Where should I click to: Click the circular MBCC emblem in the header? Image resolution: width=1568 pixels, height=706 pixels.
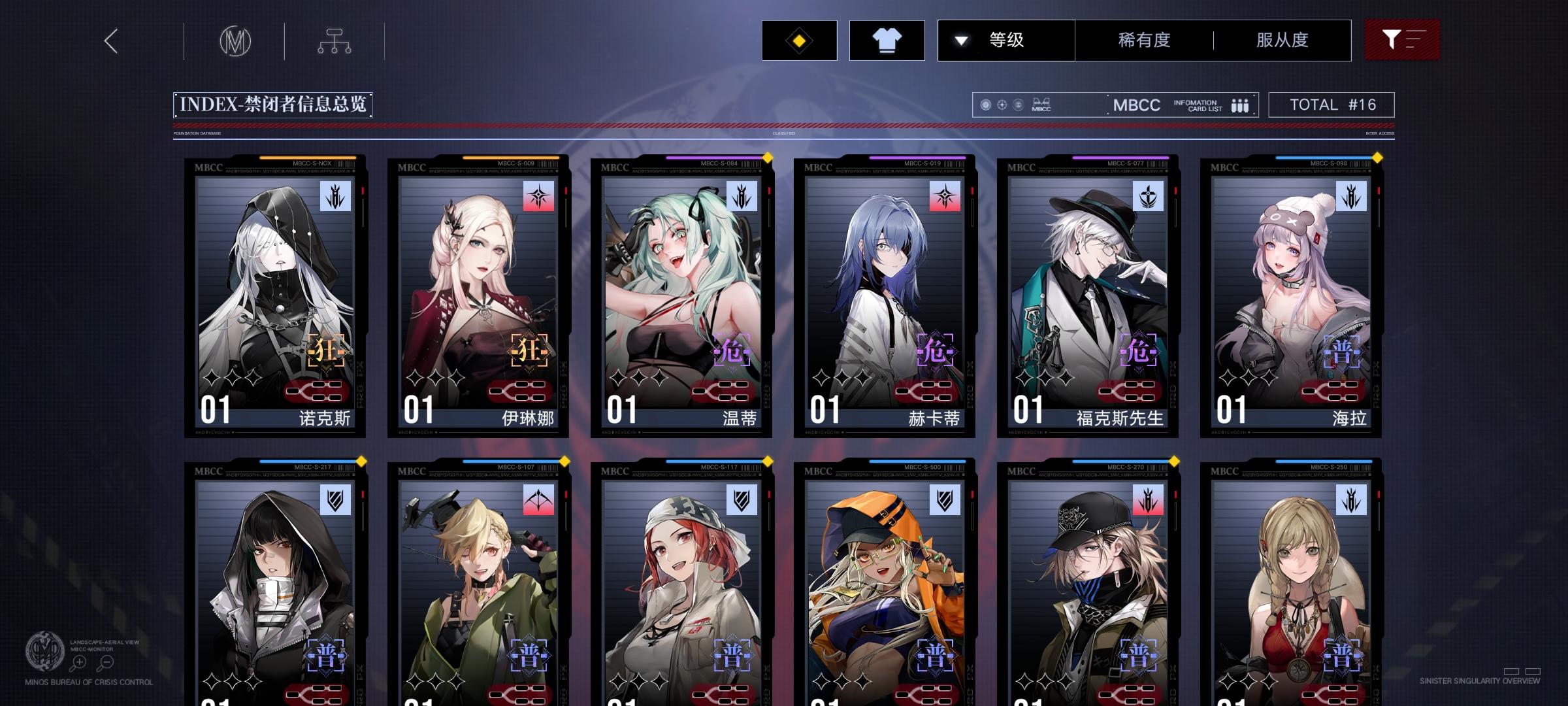coord(236,41)
